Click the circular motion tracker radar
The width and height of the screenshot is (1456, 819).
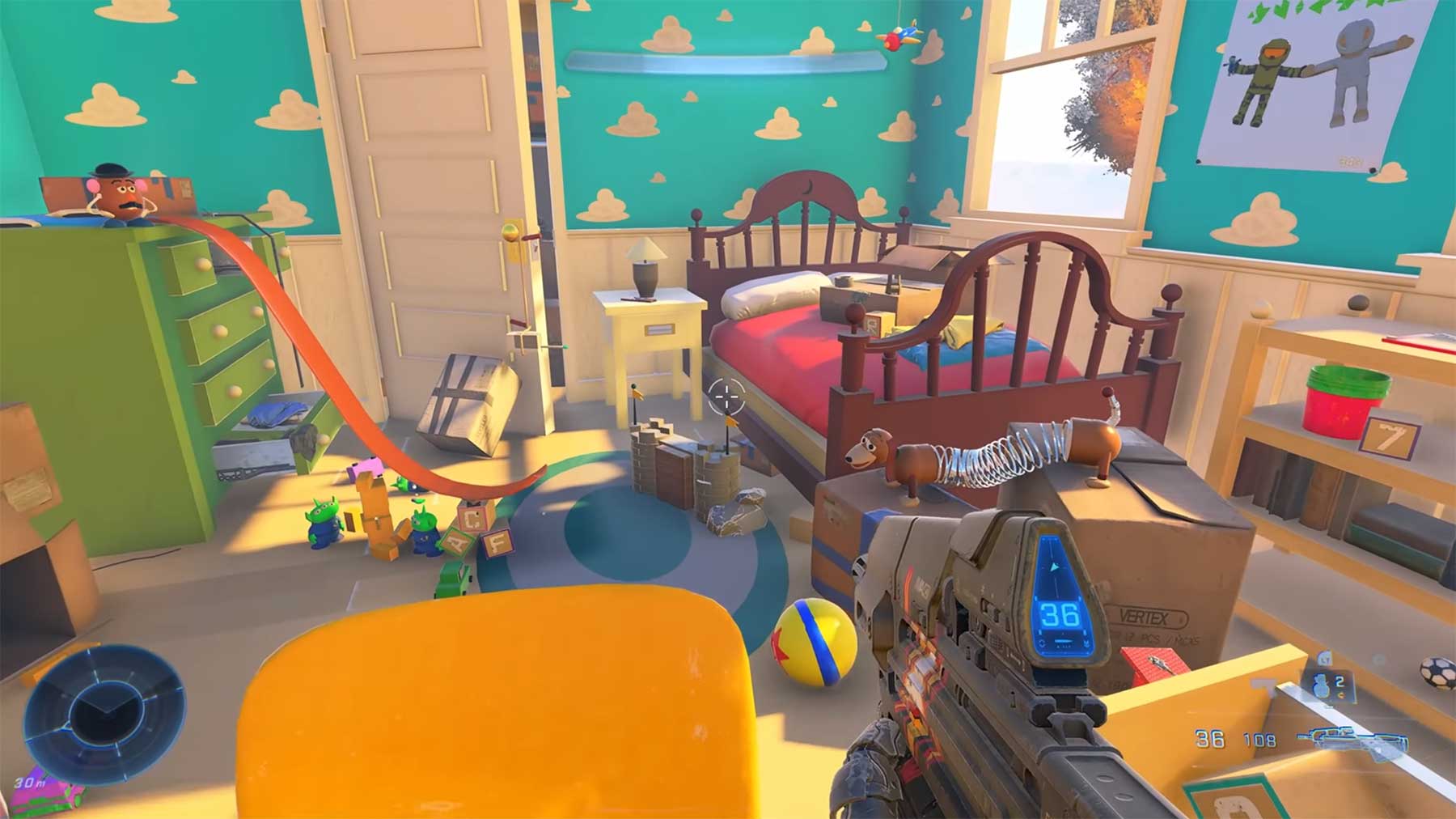click(x=104, y=714)
